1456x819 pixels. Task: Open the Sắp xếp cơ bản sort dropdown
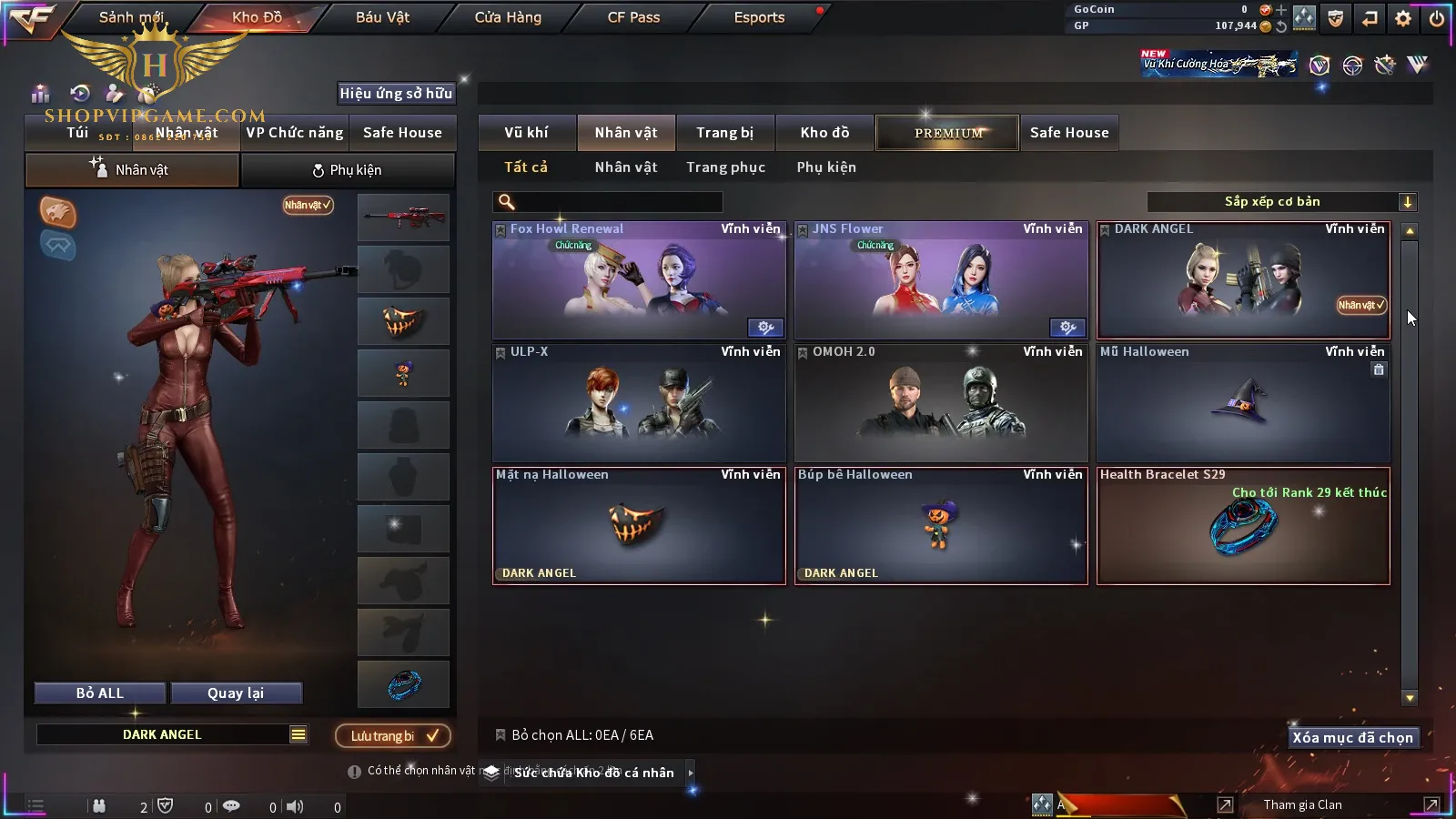(1280, 202)
